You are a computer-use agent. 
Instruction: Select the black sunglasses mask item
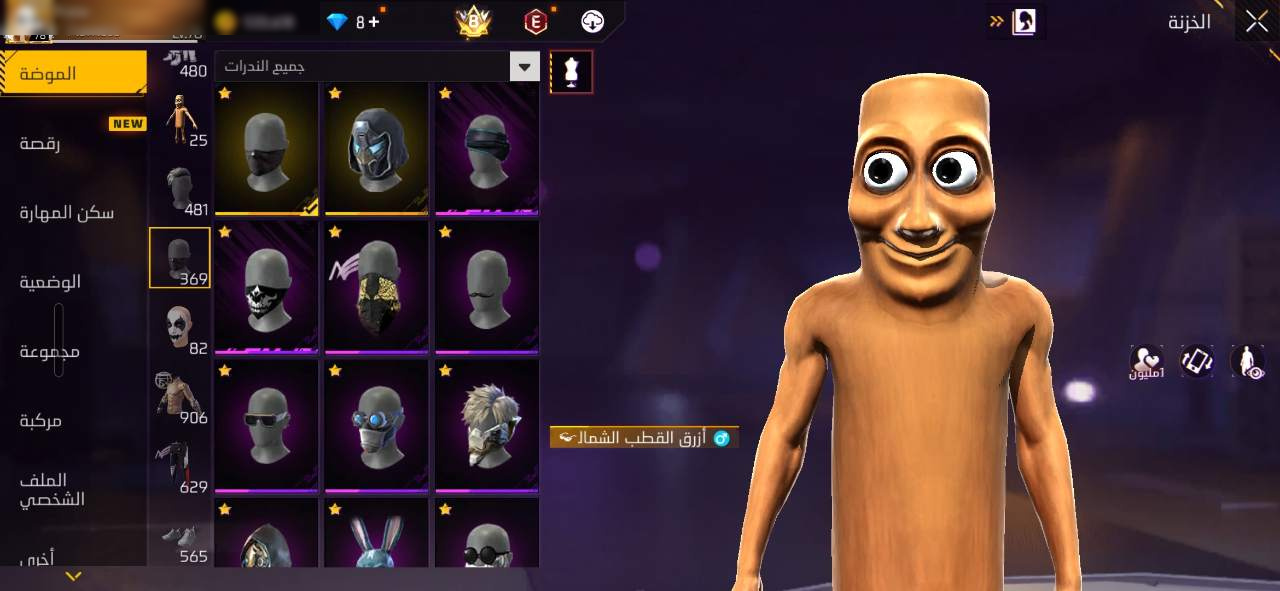[x=266, y=425]
